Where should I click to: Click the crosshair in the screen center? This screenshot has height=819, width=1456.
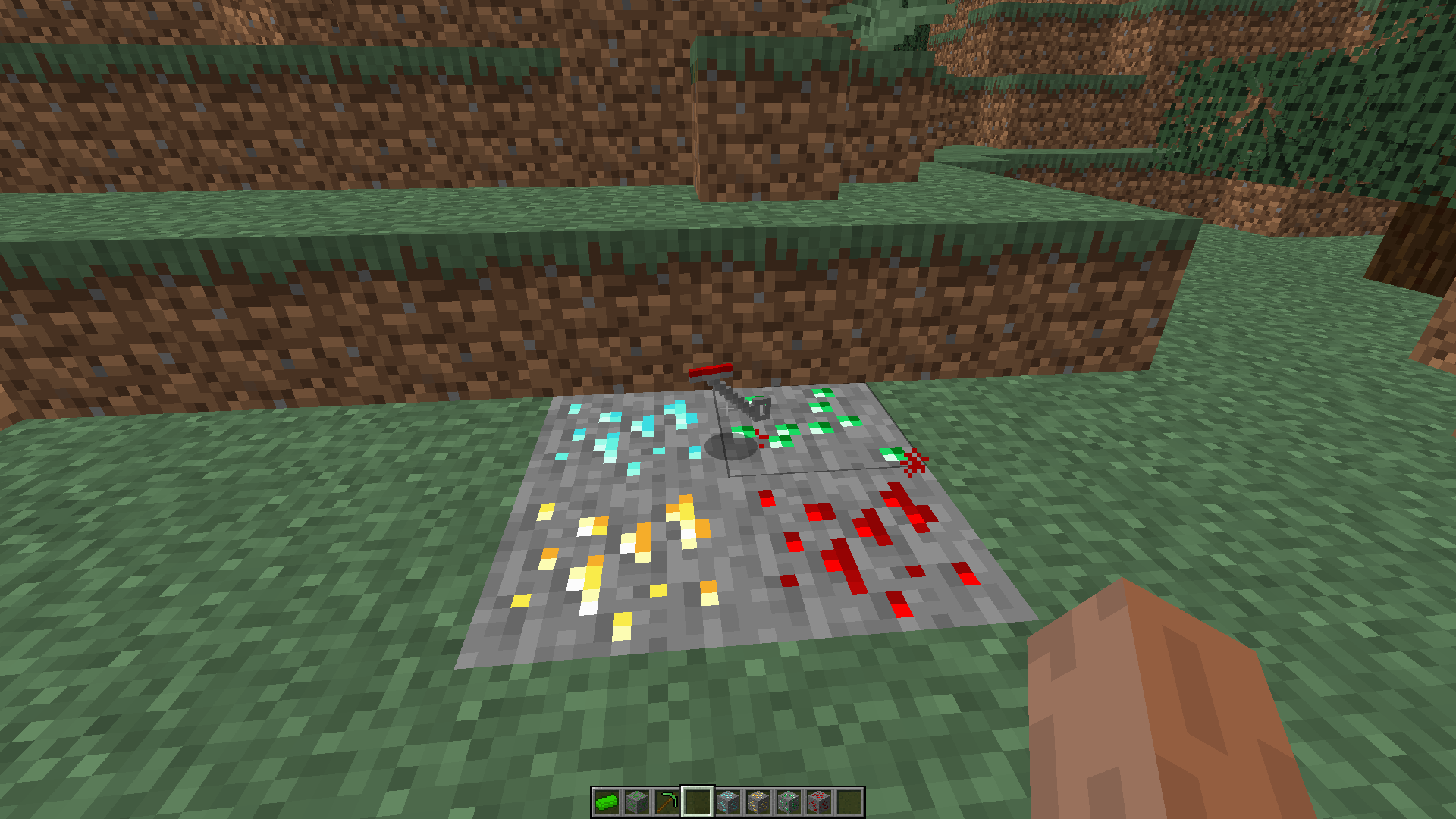(x=728, y=409)
